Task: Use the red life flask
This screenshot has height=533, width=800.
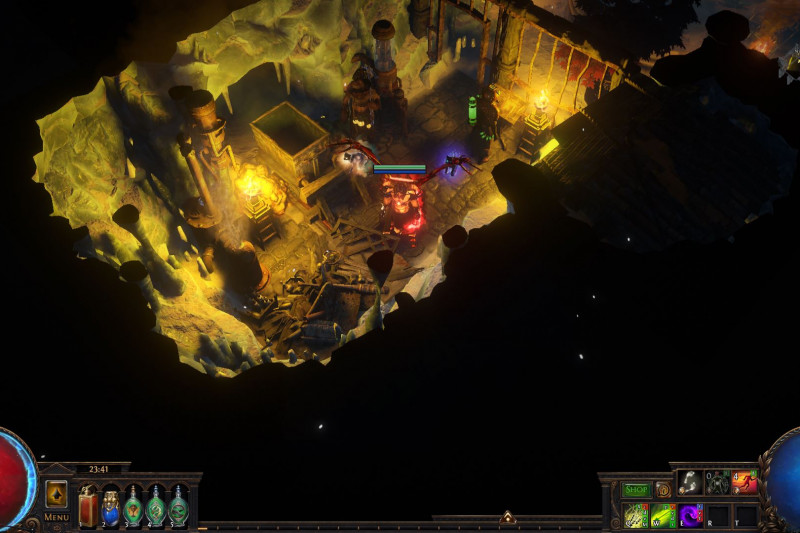Action: 88,505
